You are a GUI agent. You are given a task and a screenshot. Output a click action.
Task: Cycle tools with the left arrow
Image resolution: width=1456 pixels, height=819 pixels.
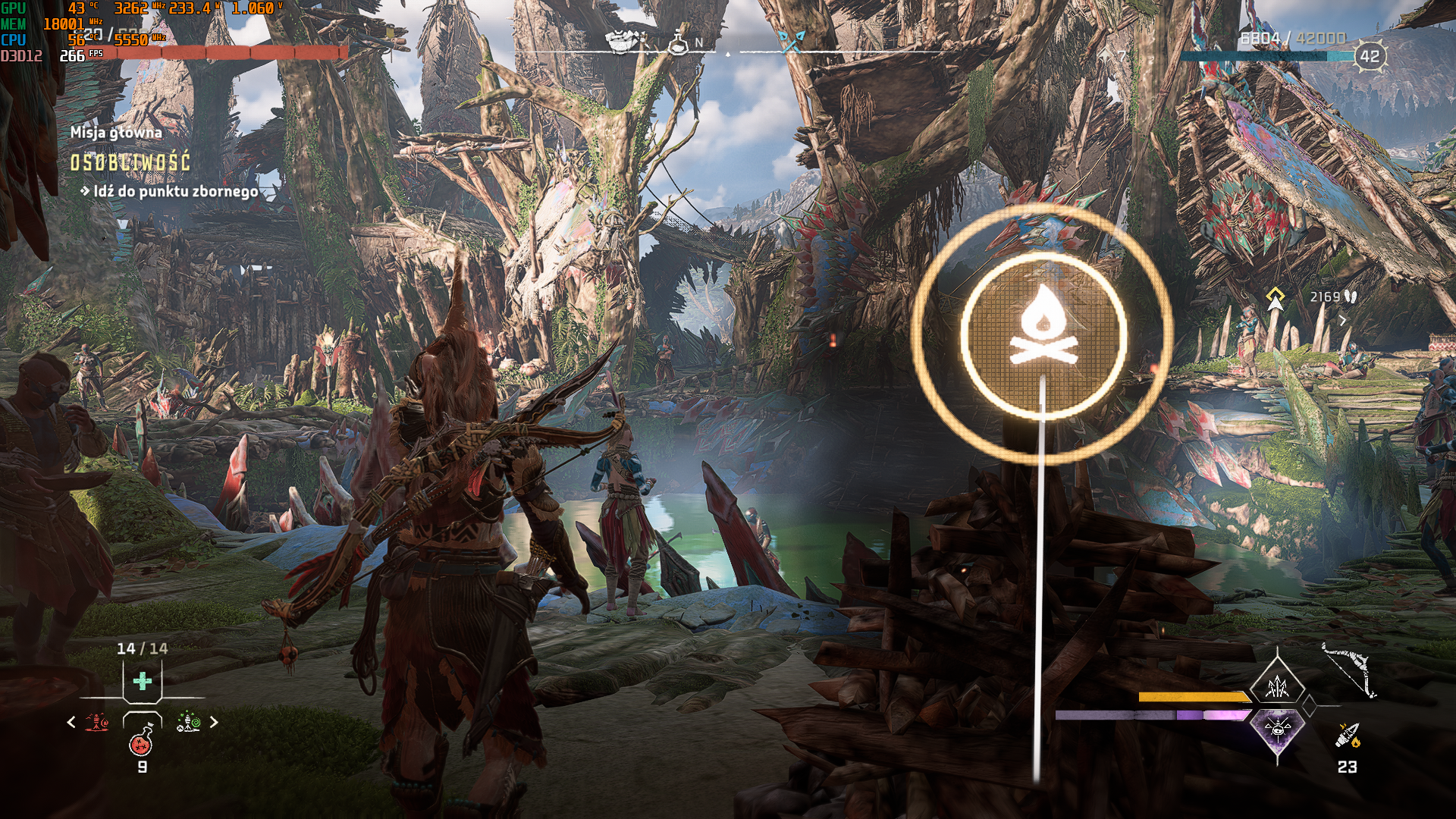71,722
